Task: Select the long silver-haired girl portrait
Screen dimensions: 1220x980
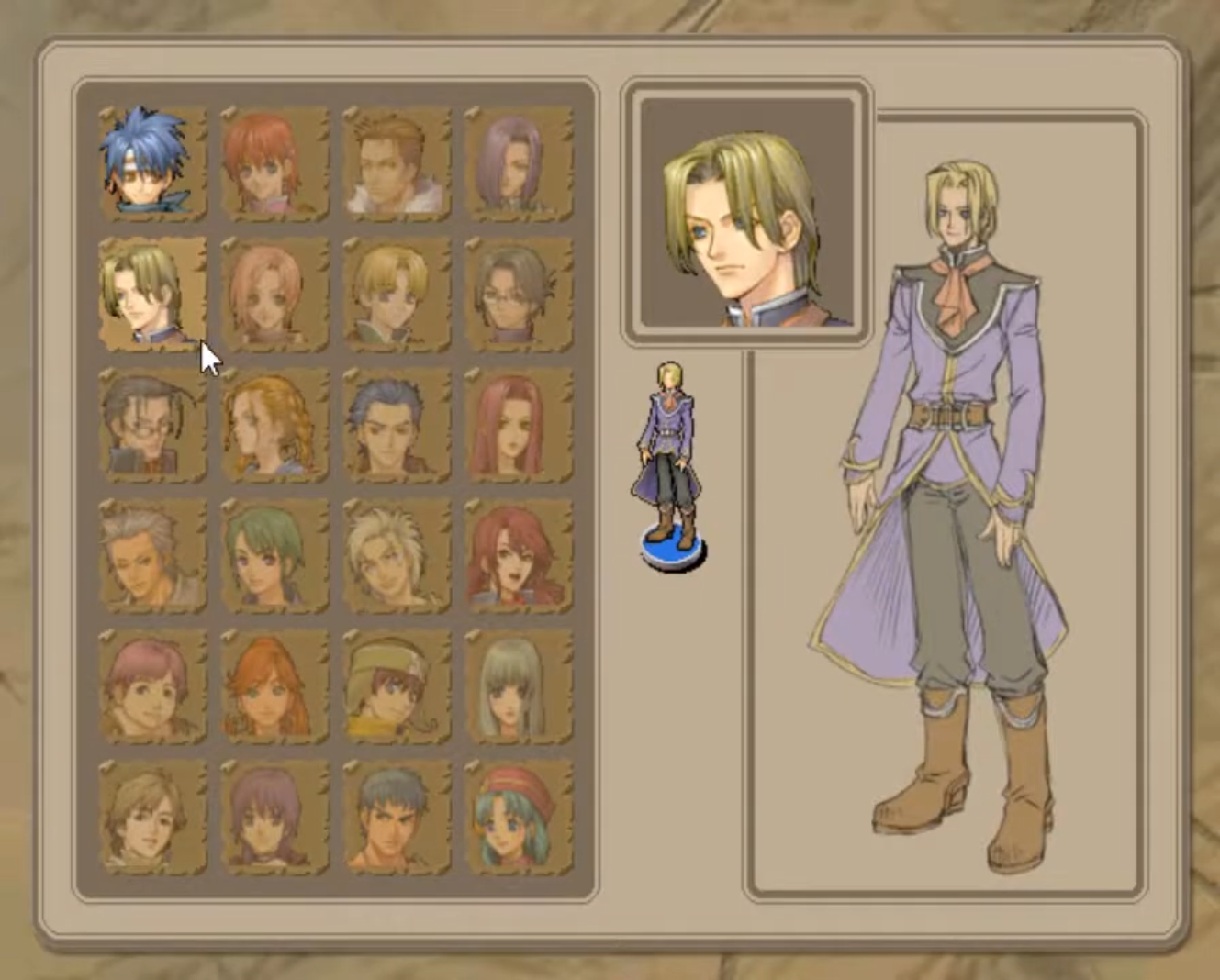Action: pos(519,688)
